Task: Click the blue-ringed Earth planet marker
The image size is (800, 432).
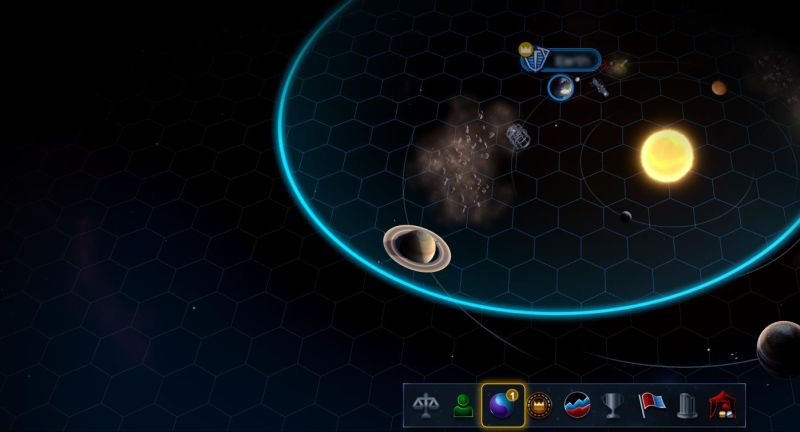Action: pyautogui.click(x=561, y=88)
